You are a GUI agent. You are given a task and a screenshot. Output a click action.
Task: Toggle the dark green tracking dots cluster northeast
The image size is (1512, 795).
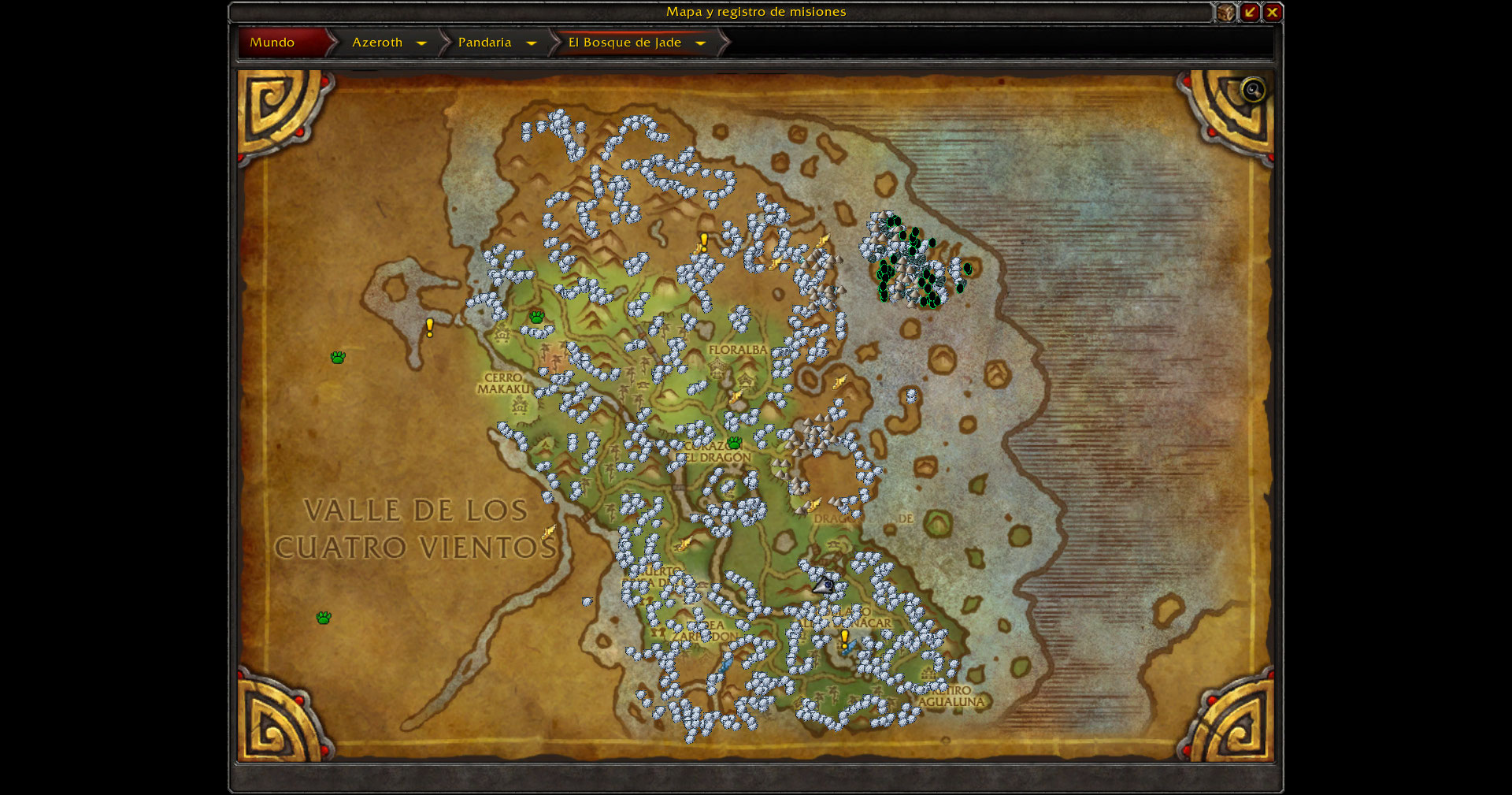click(913, 260)
